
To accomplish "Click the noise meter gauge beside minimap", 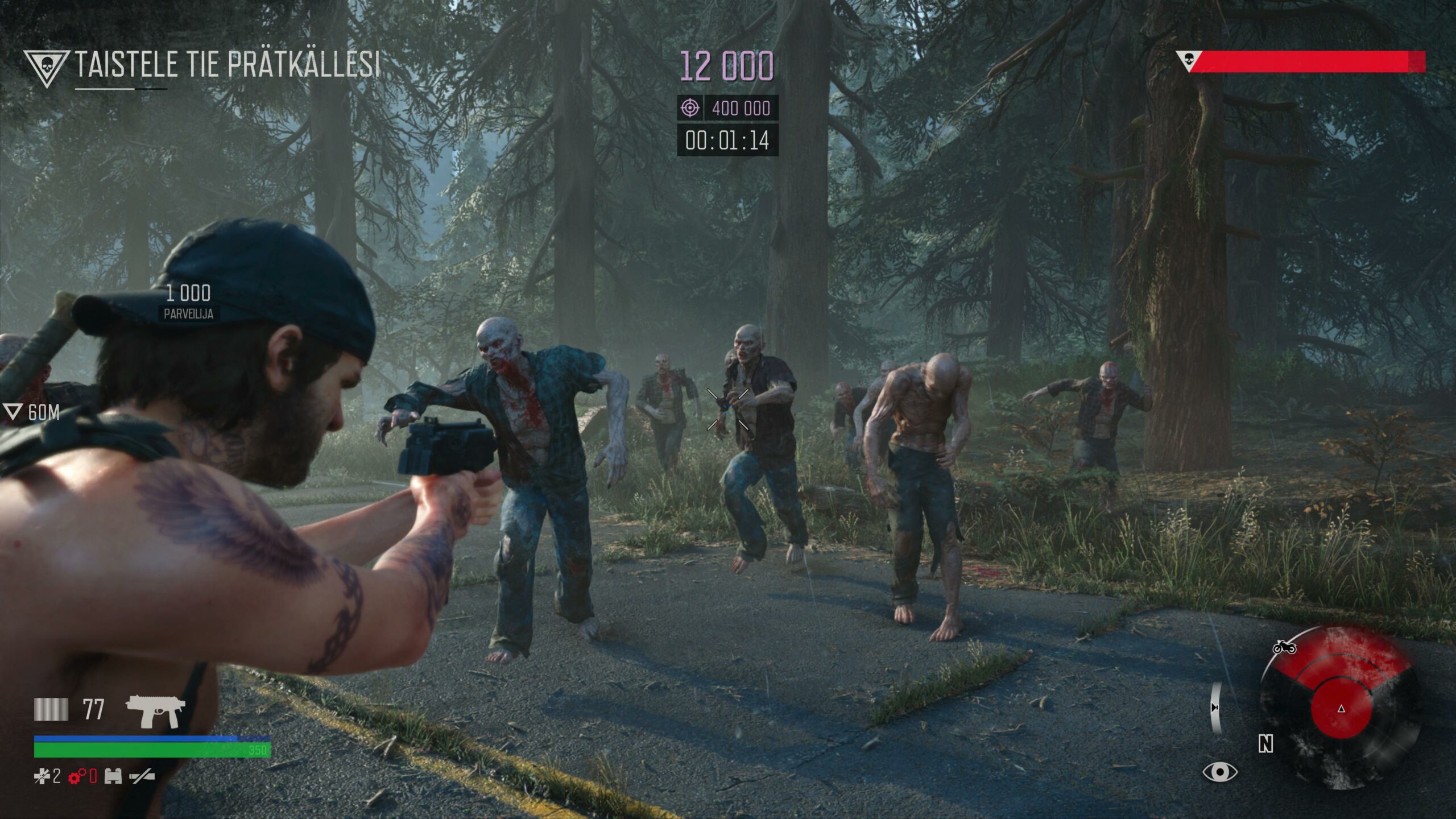I will pyautogui.click(x=1215, y=707).
